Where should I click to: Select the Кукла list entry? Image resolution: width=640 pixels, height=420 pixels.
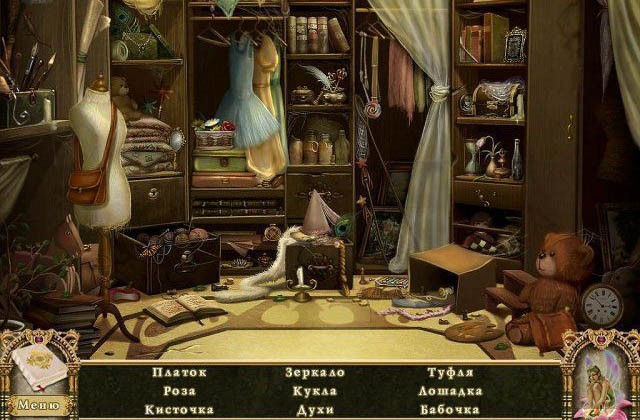pyautogui.click(x=316, y=391)
